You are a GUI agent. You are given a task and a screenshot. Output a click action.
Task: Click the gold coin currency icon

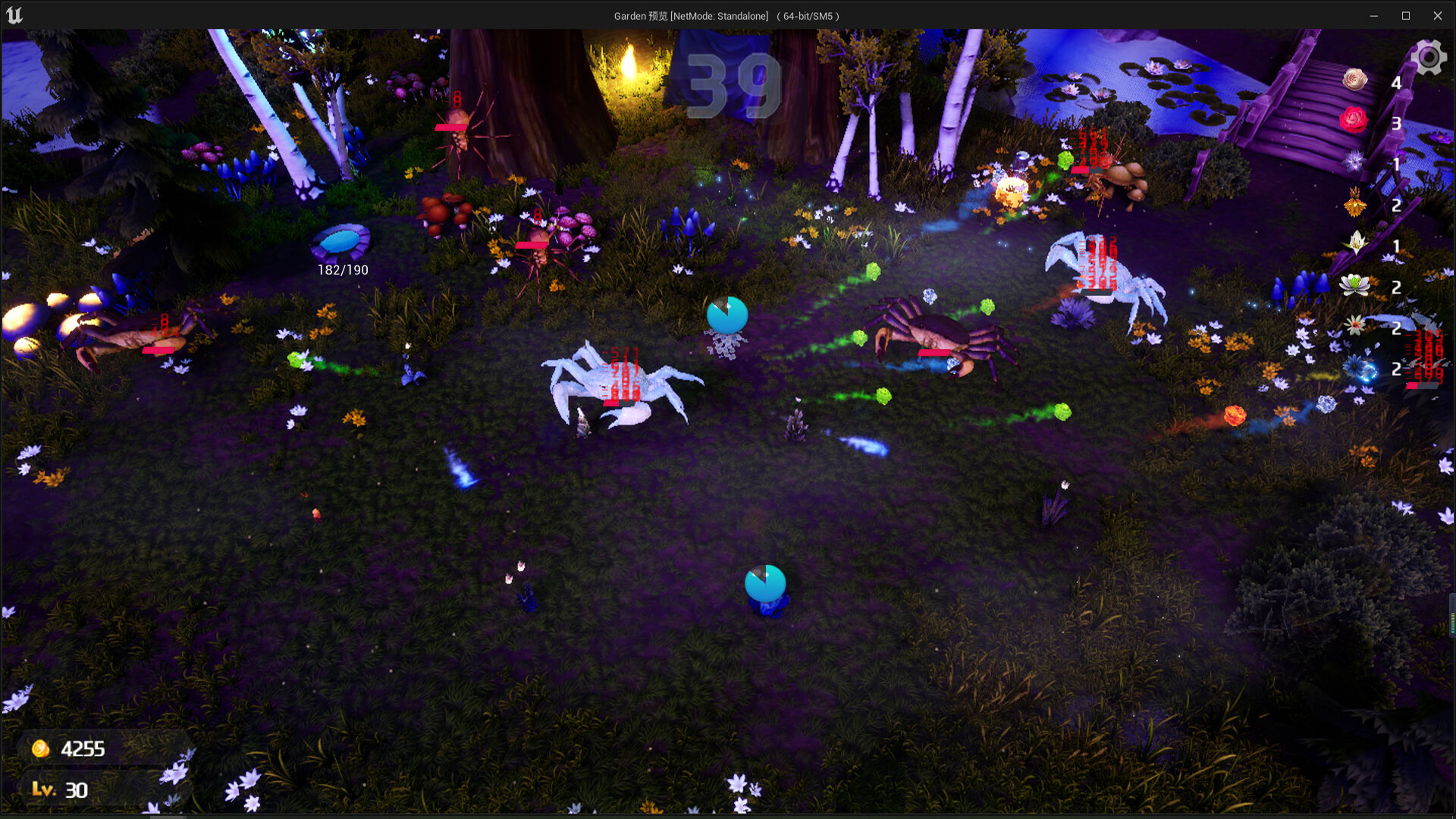pos(42,748)
